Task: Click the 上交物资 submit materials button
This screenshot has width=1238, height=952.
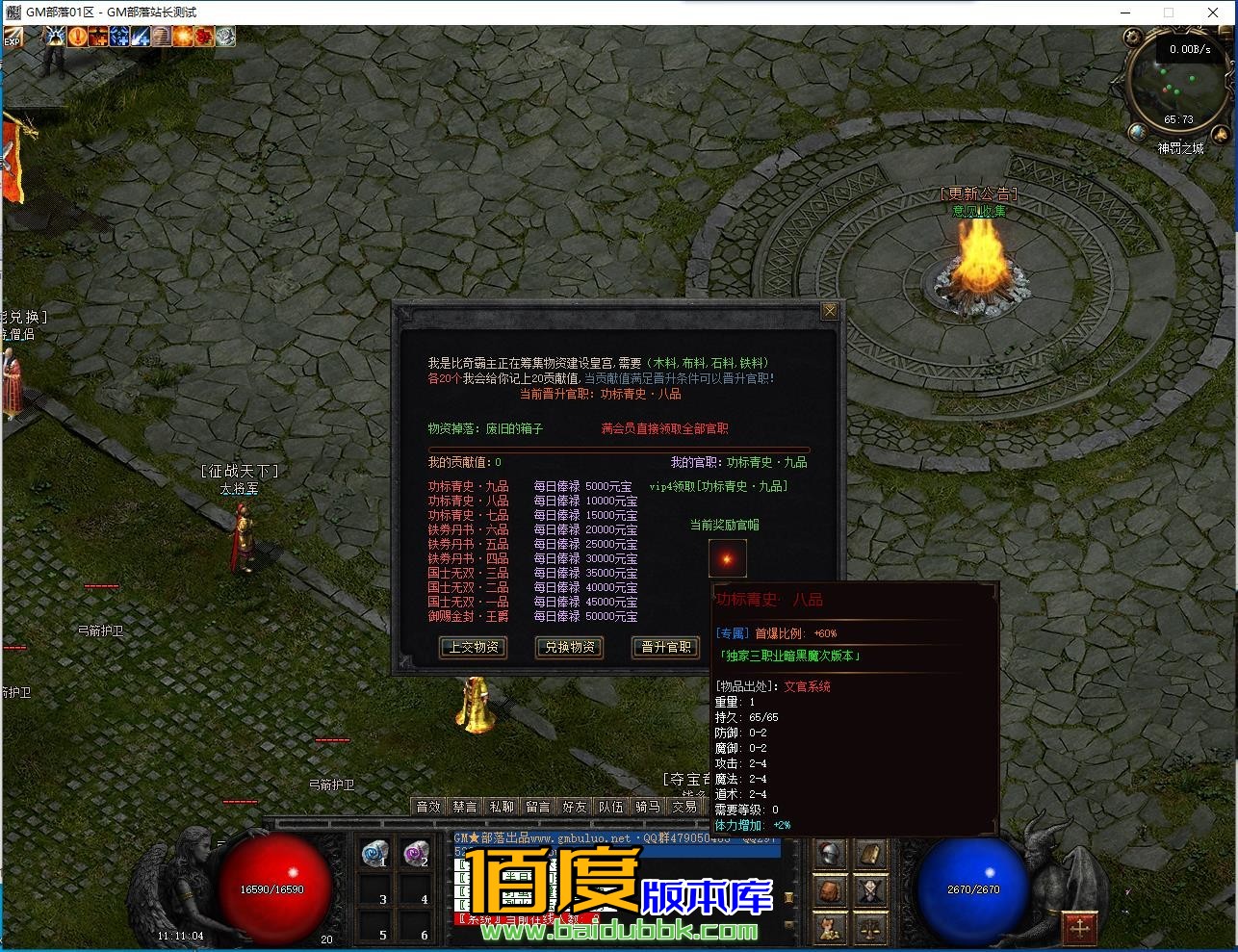Action: click(x=473, y=648)
